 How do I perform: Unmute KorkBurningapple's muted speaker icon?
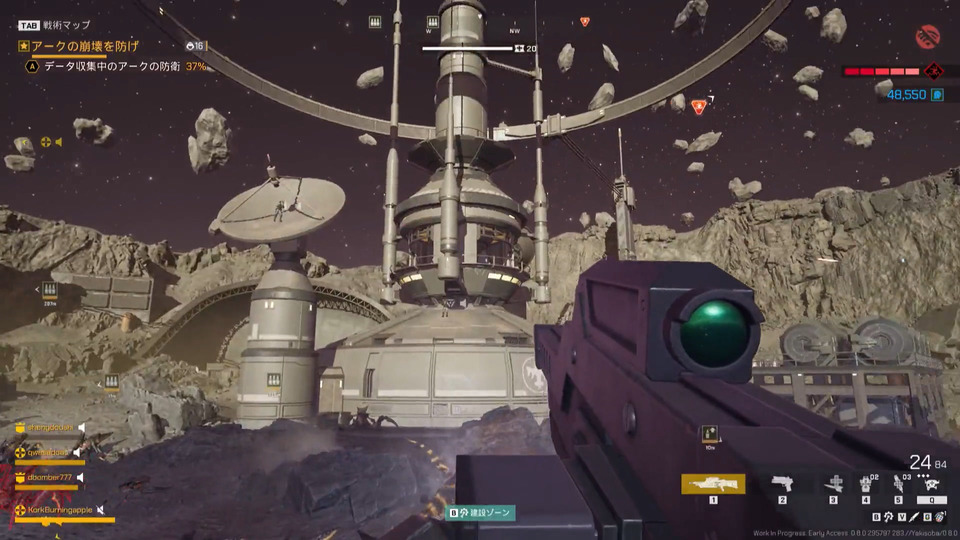(x=102, y=510)
